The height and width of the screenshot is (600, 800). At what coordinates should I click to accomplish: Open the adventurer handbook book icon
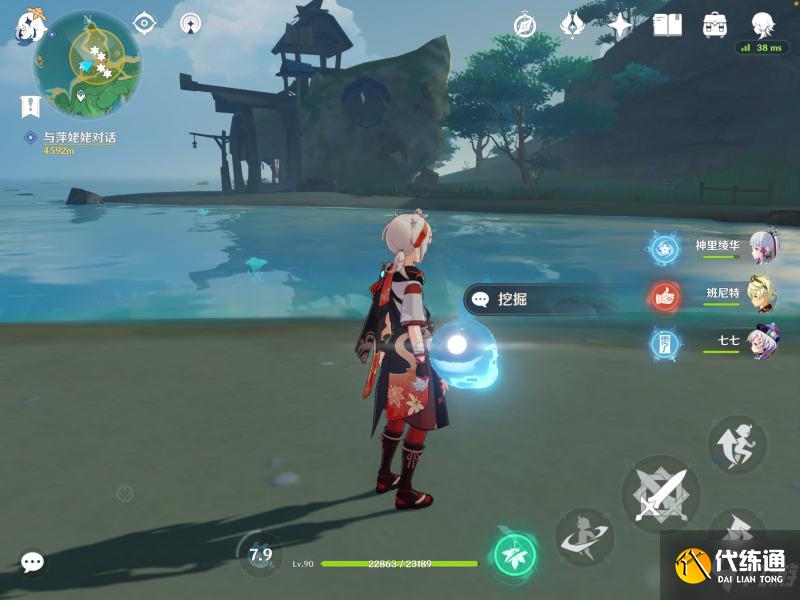(x=667, y=25)
